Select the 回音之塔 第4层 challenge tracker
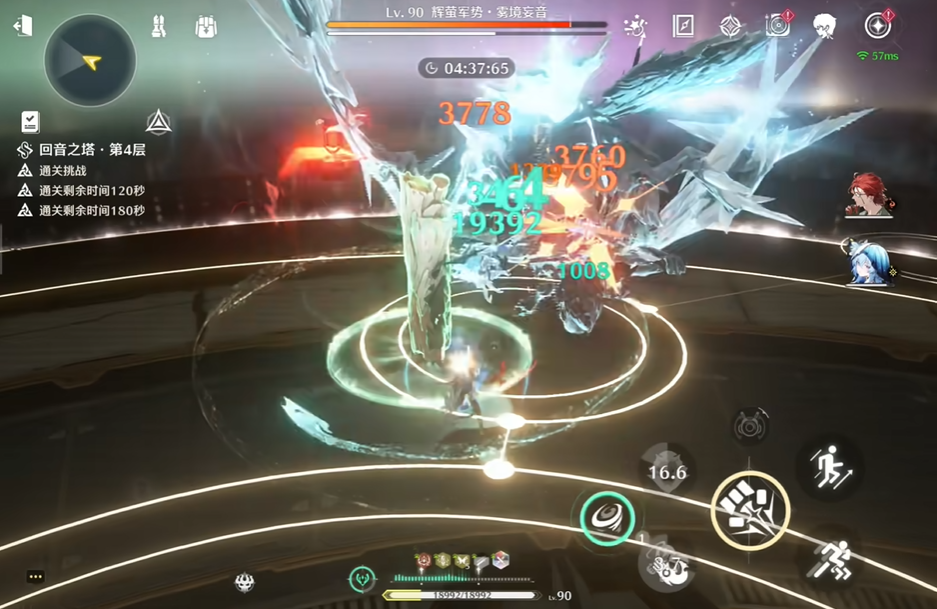The width and height of the screenshot is (937, 609). pos(82,150)
